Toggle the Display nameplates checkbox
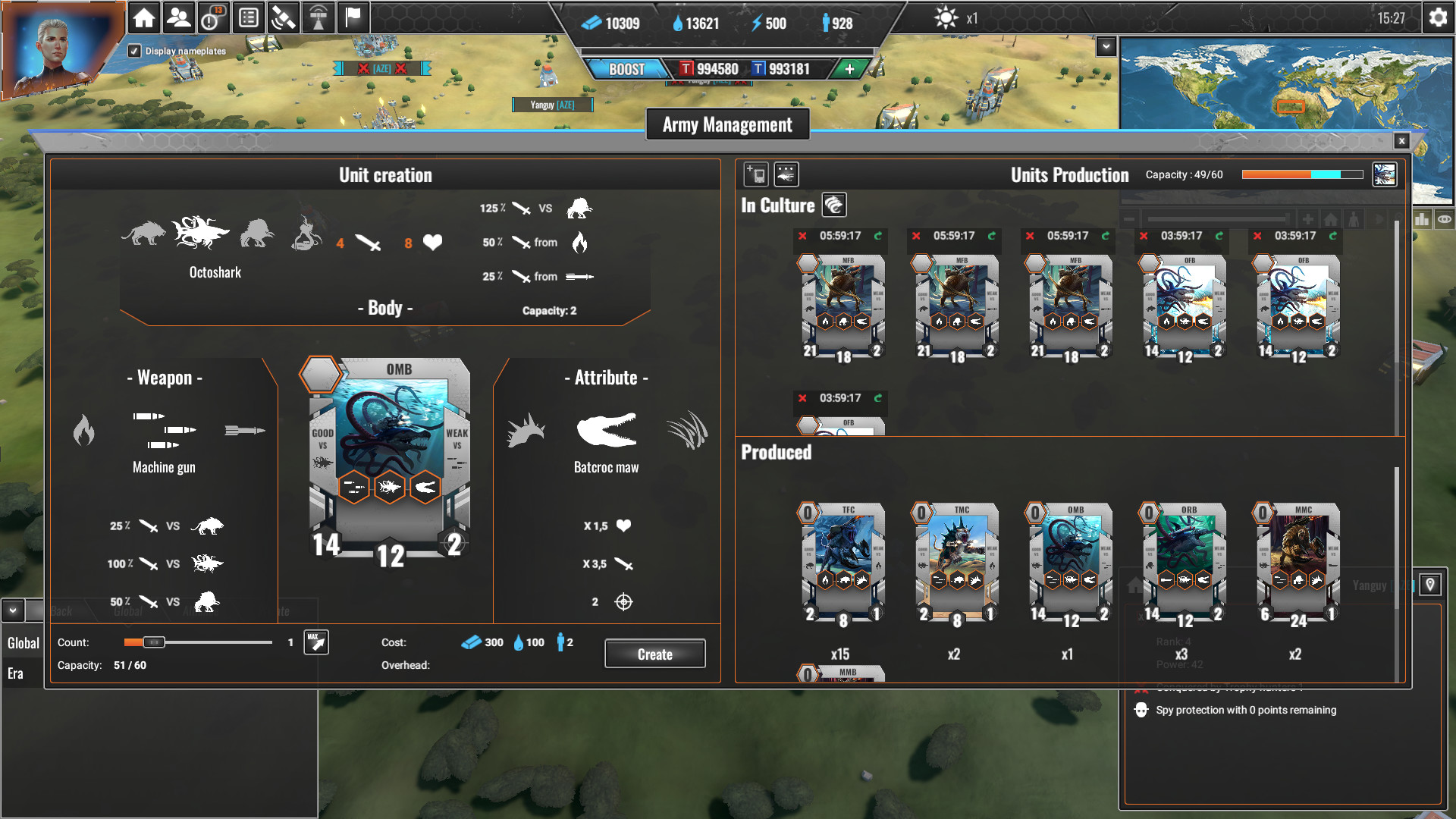The height and width of the screenshot is (819, 1456). (135, 52)
